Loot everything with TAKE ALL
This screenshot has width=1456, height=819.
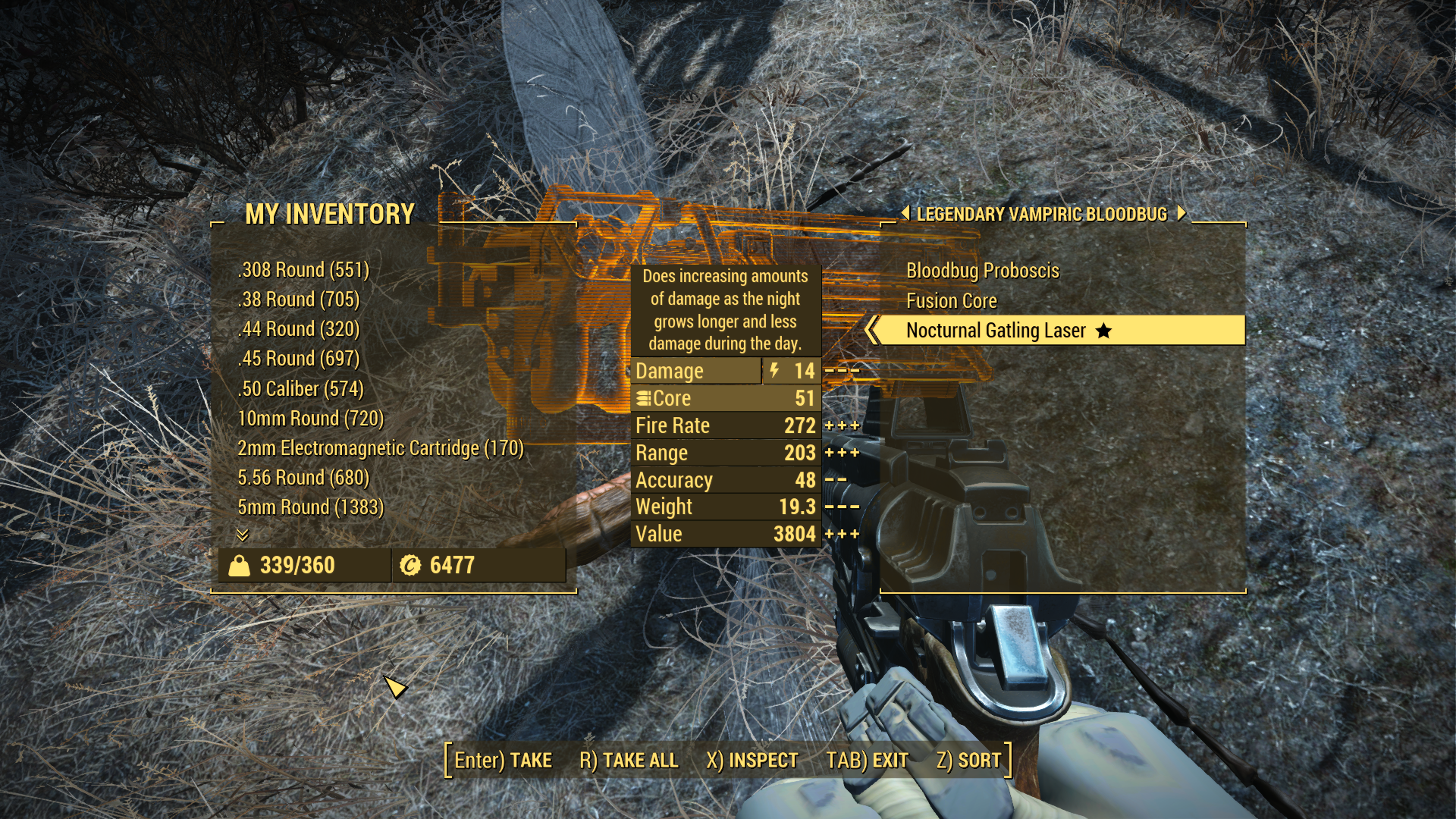(629, 761)
